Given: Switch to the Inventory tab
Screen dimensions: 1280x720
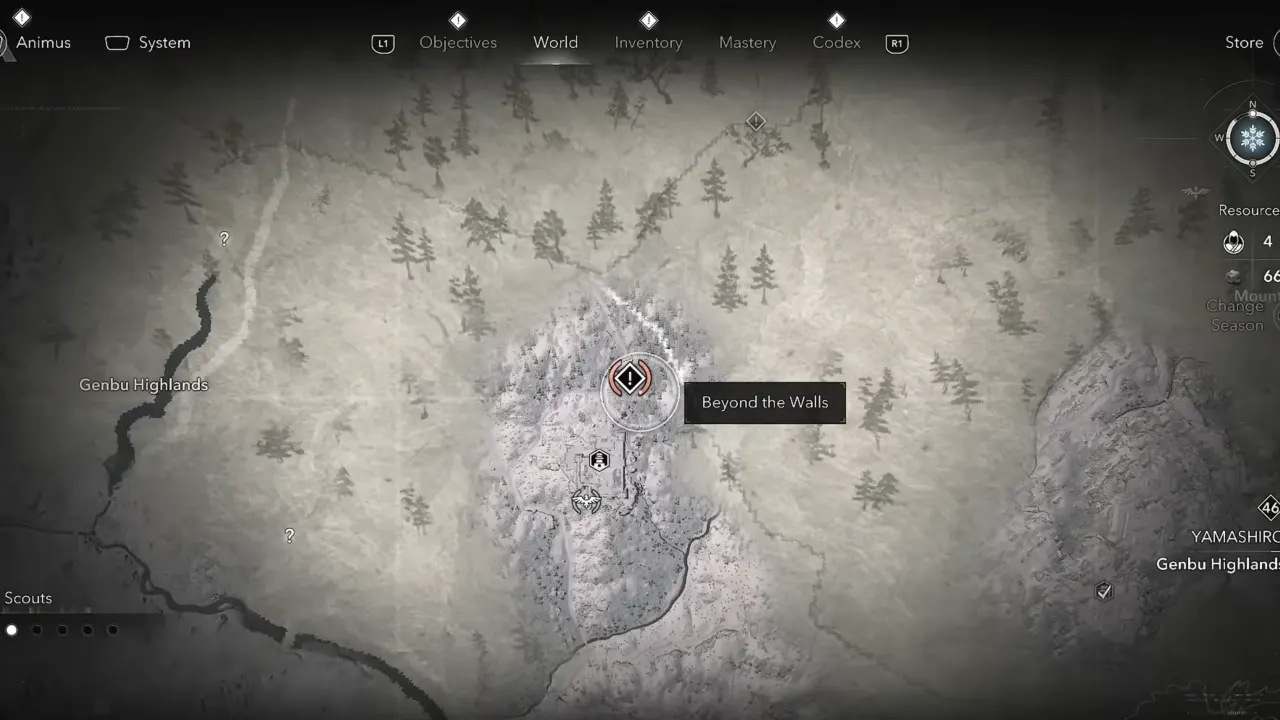Looking at the screenshot, I should click(x=648, y=42).
